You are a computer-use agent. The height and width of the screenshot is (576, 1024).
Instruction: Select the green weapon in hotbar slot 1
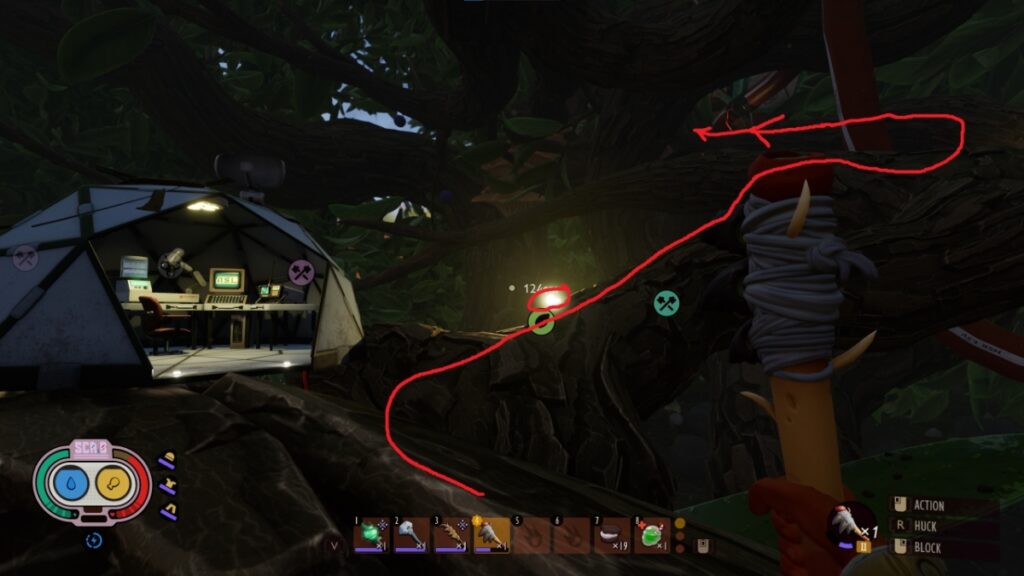click(372, 534)
